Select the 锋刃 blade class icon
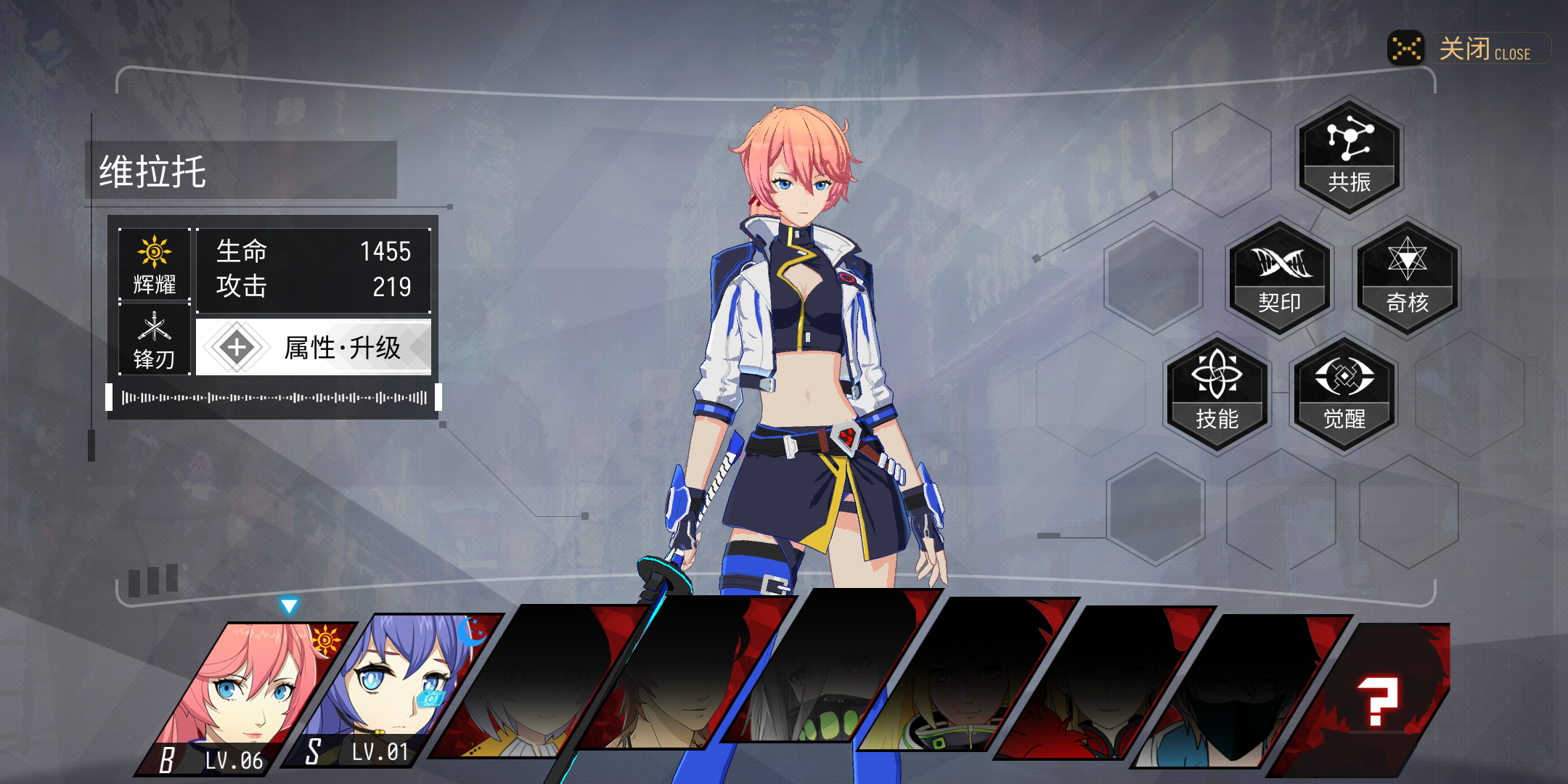1568x784 pixels. pos(155,339)
